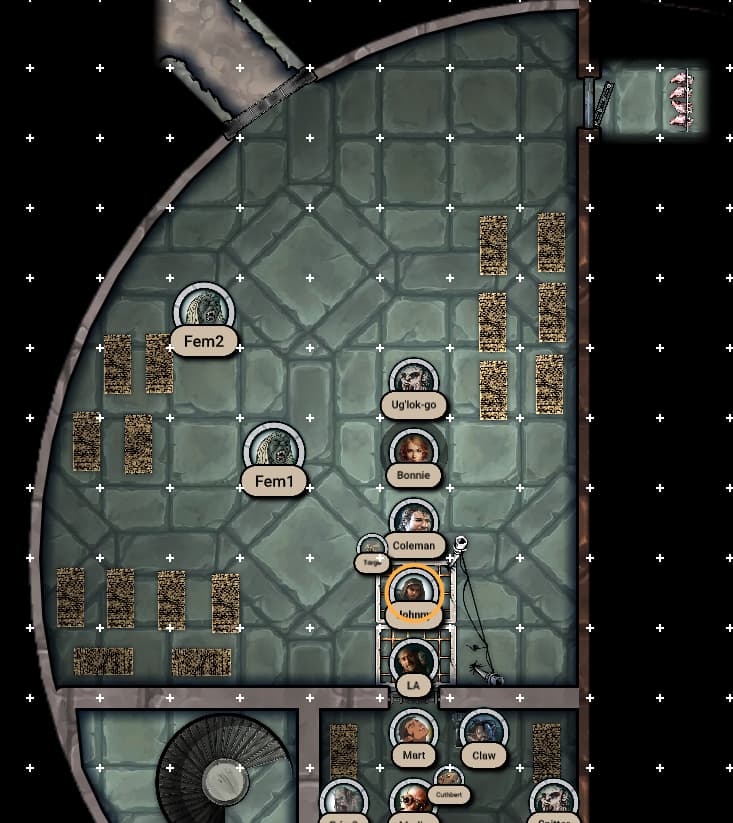This screenshot has height=823, width=733.
Task: Select the Fem1 token
Action: pos(273,450)
